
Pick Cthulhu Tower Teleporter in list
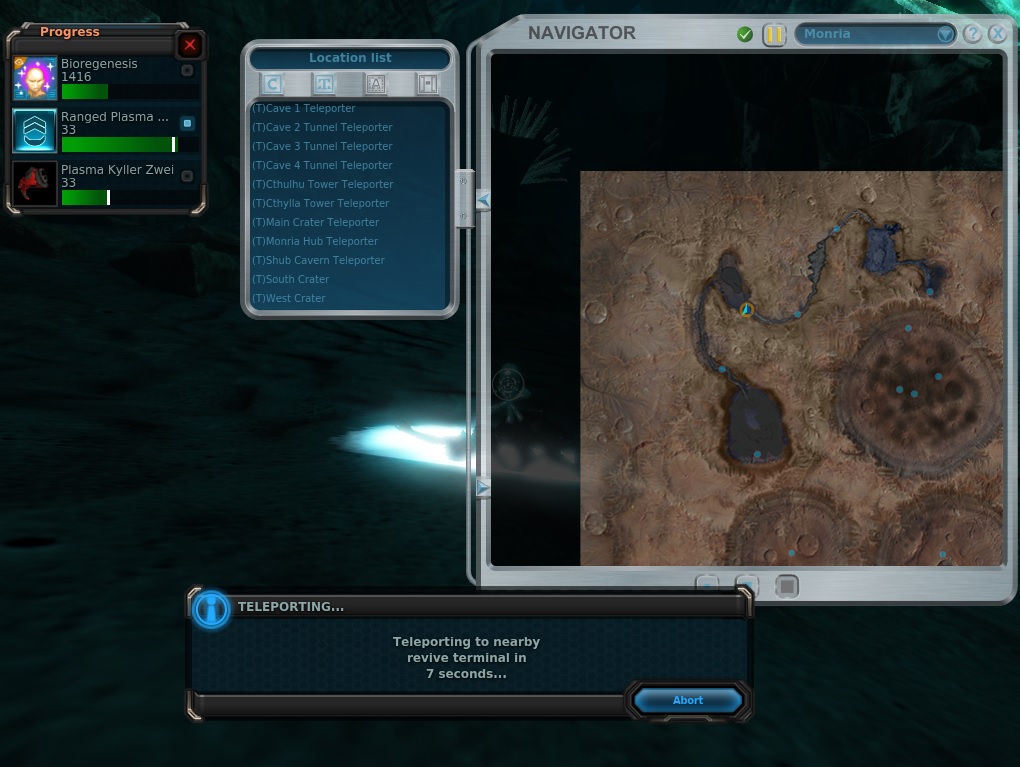(x=323, y=184)
